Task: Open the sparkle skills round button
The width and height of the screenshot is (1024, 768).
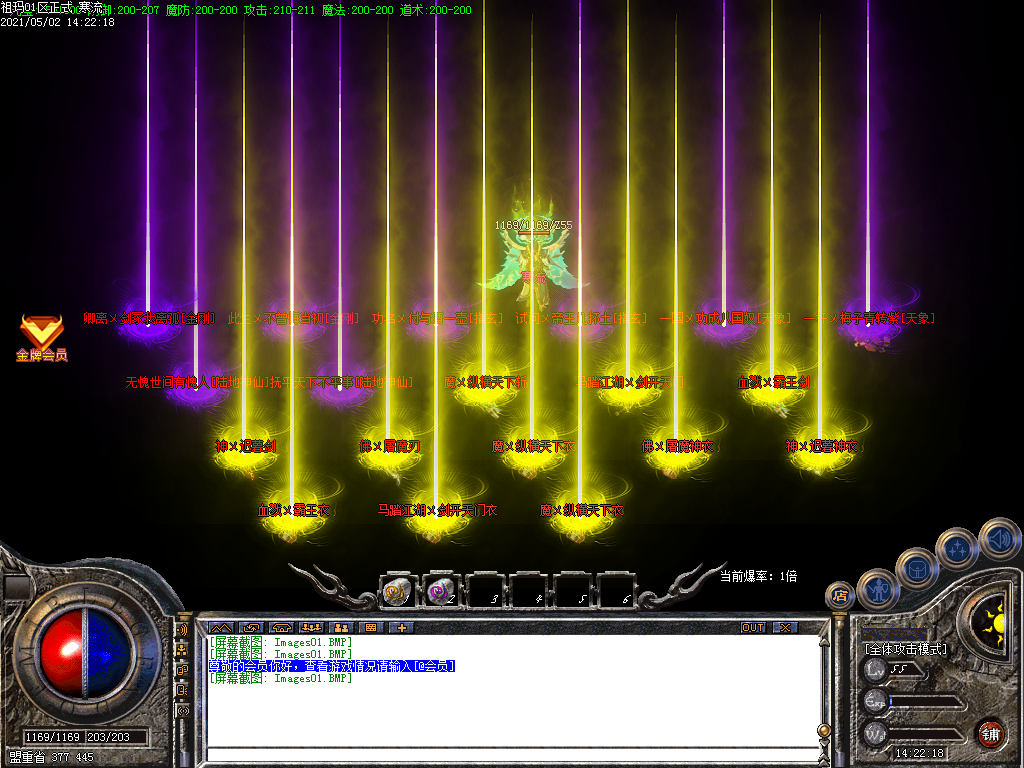Action: point(957,548)
